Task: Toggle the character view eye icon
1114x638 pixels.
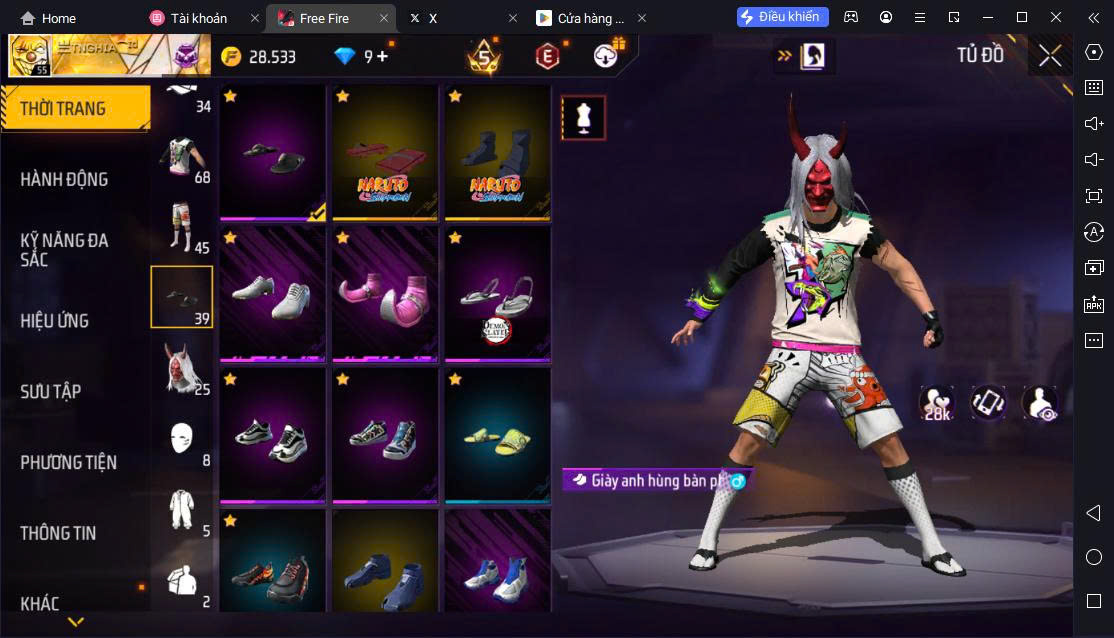Action: point(1039,403)
